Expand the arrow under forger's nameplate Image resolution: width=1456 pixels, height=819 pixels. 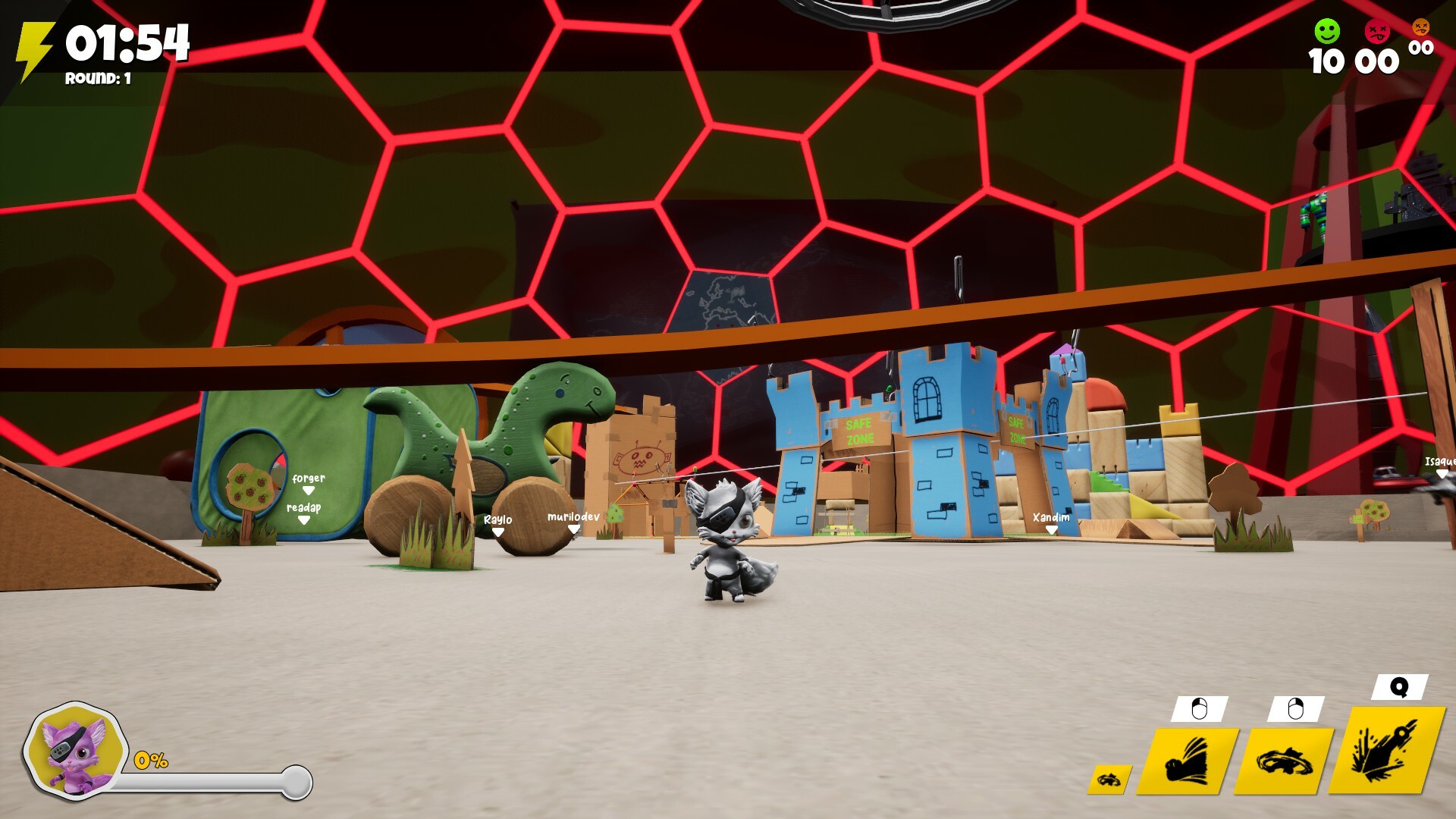pyautogui.click(x=308, y=489)
